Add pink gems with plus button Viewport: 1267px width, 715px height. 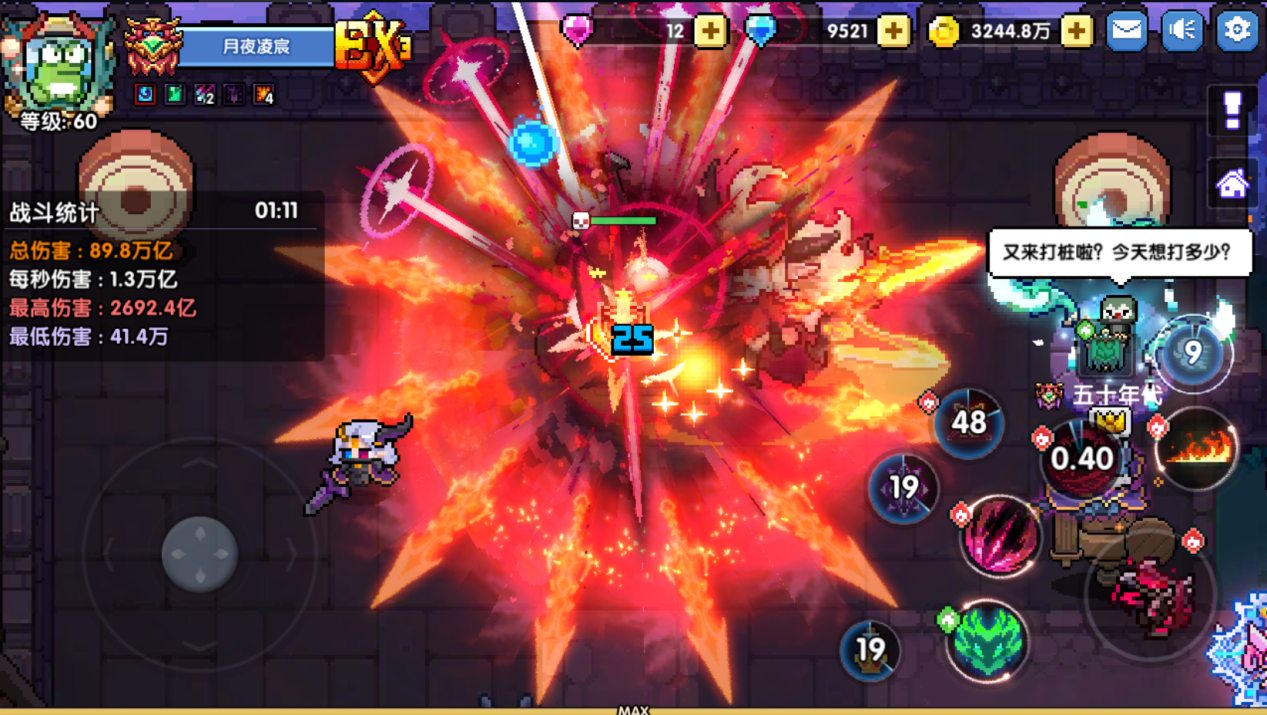(x=710, y=31)
